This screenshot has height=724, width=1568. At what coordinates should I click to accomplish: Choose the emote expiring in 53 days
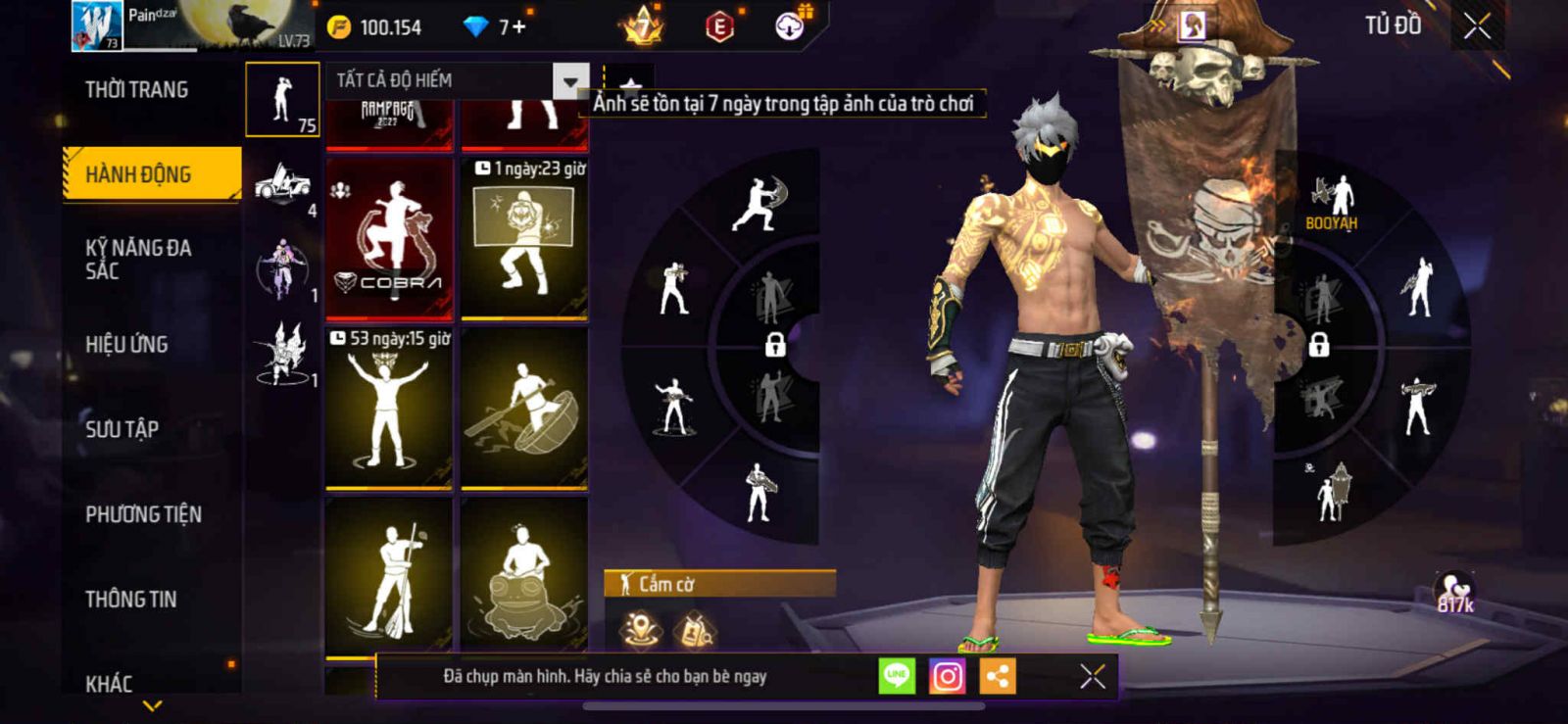point(389,408)
